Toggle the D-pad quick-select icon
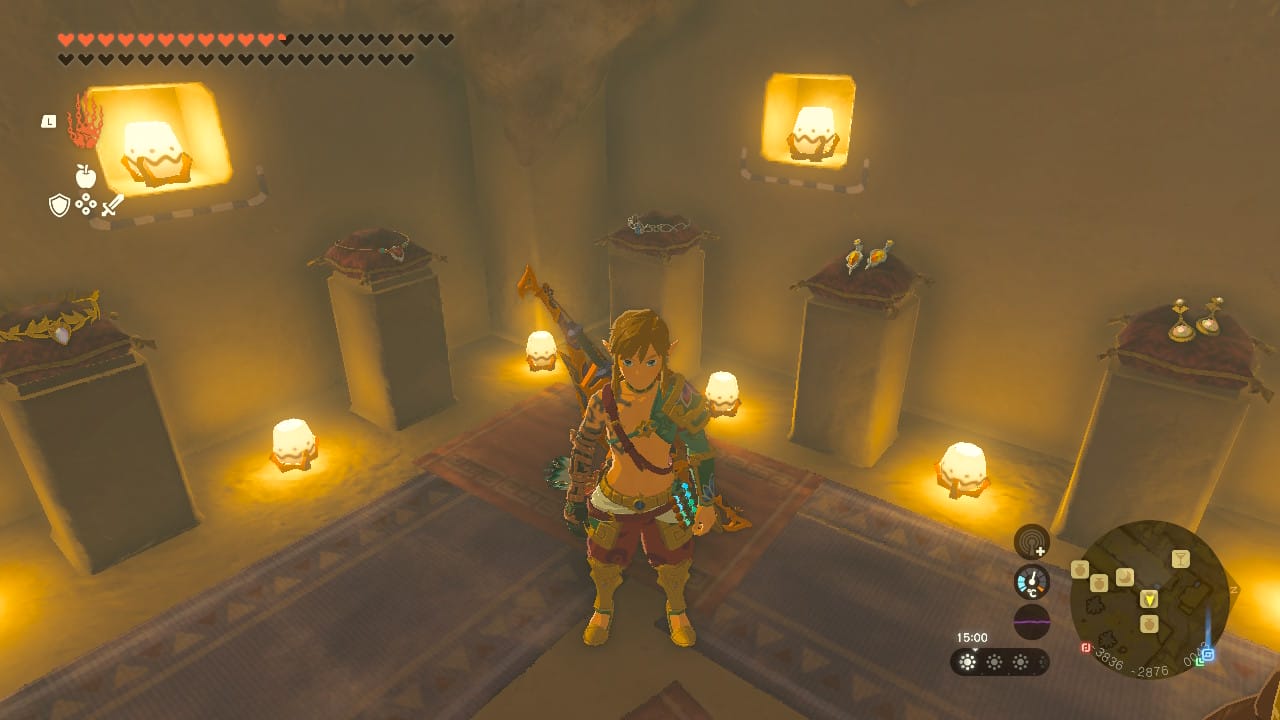 [x=86, y=202]
